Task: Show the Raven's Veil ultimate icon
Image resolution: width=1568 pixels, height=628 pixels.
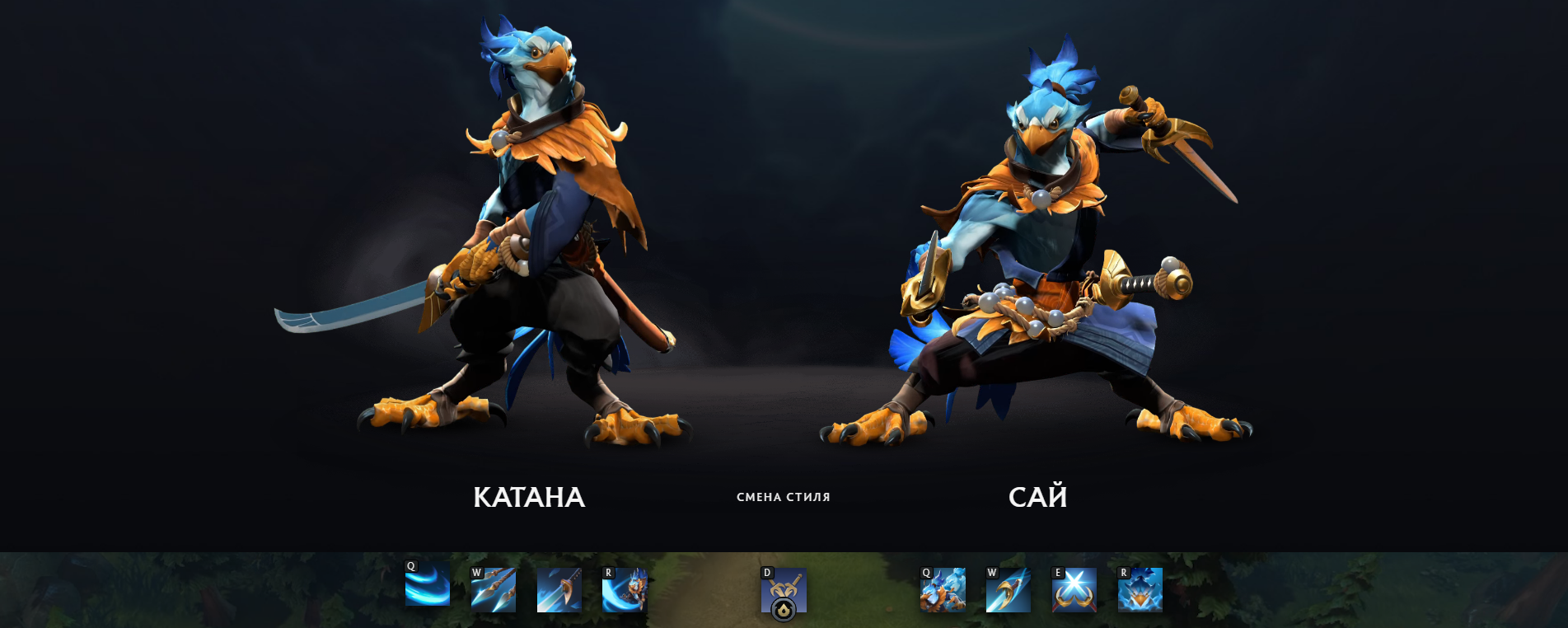Action: [1140, 589]
